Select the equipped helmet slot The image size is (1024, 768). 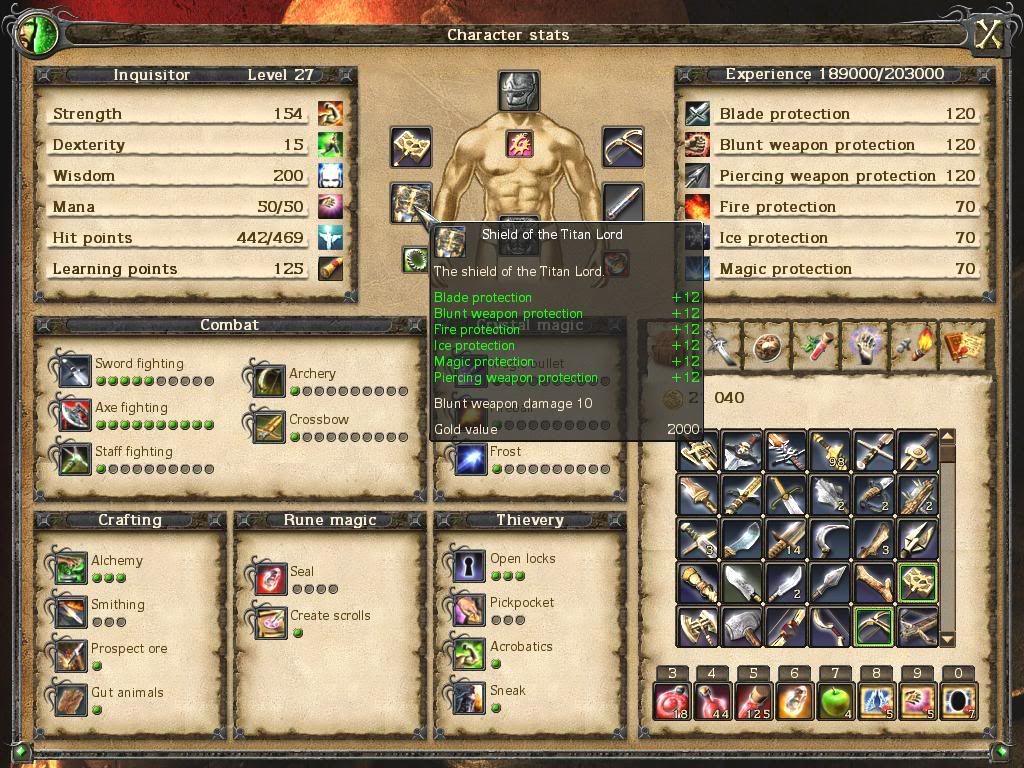519,91
